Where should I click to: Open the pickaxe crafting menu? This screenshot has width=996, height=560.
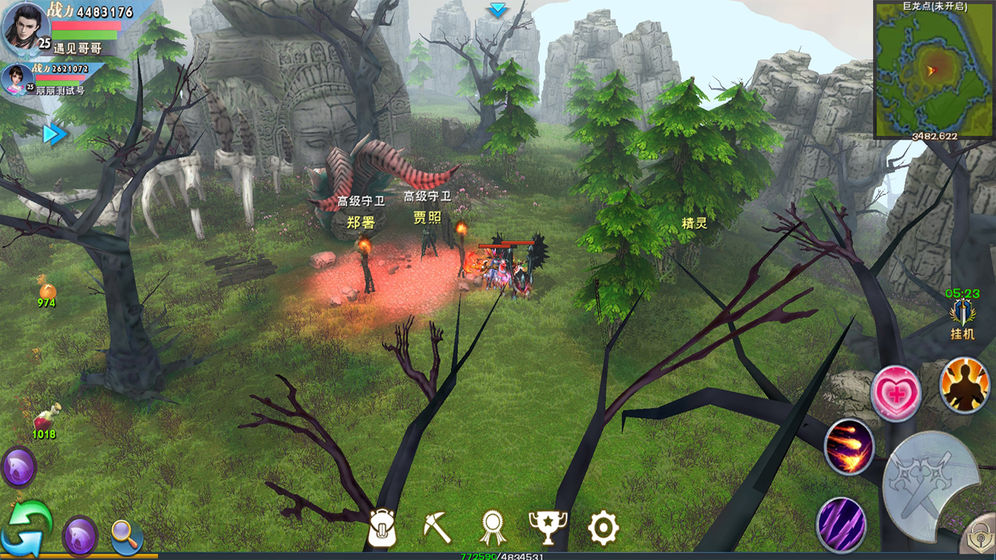(437, 526)
